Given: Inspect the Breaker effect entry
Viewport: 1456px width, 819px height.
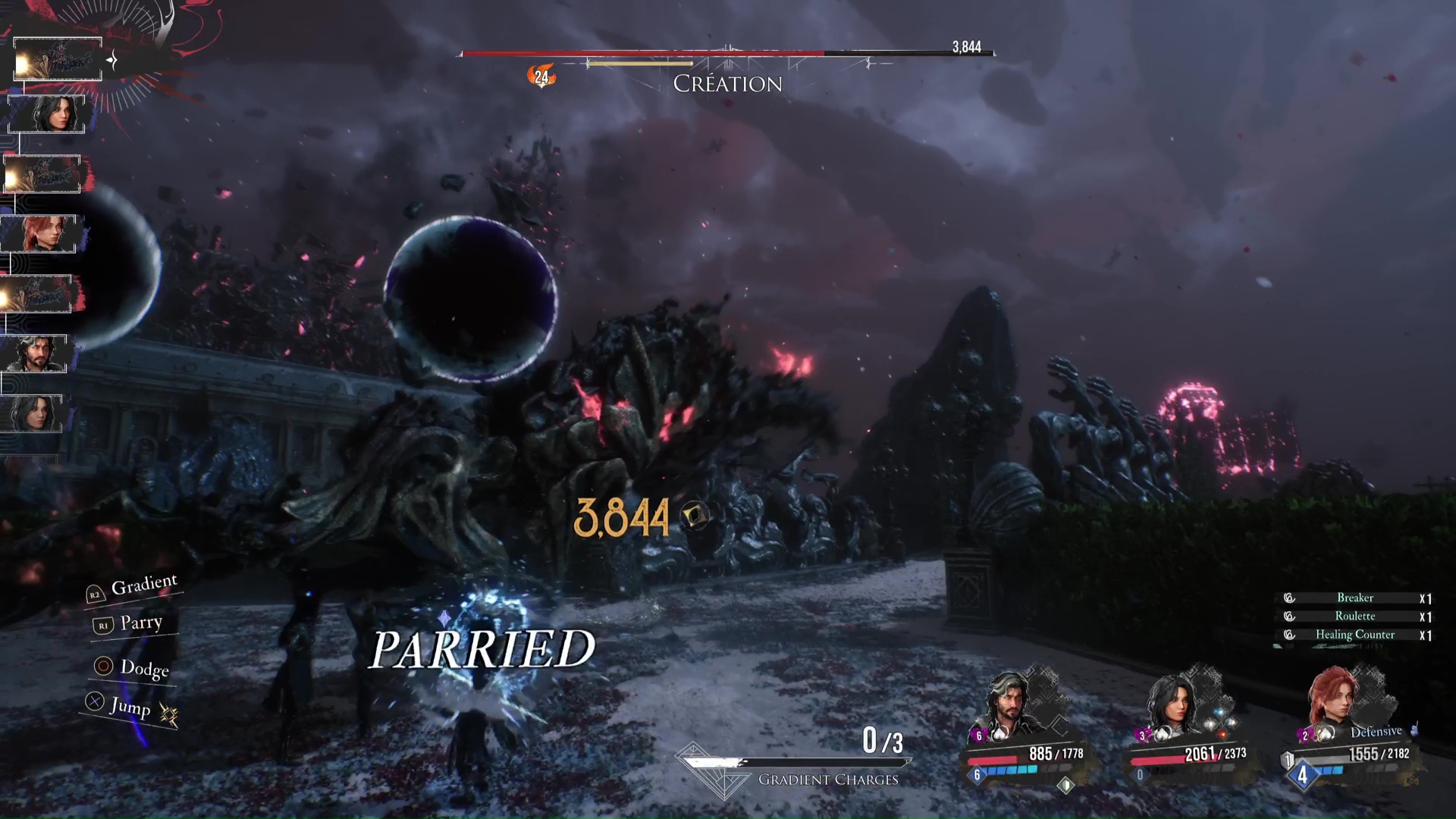Looking at the screenshot, I should coord(1354,598).
